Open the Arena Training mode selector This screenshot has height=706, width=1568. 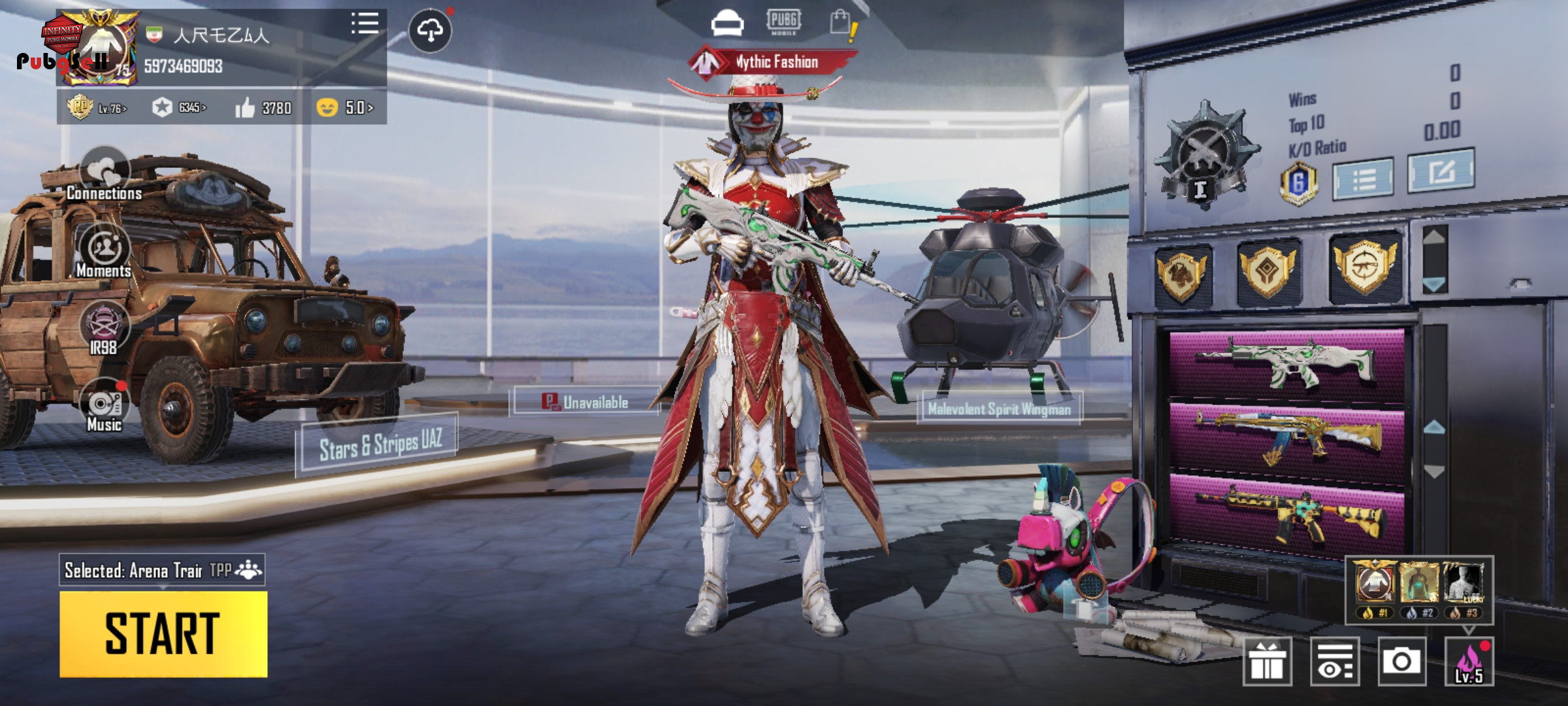coord(162,571)
